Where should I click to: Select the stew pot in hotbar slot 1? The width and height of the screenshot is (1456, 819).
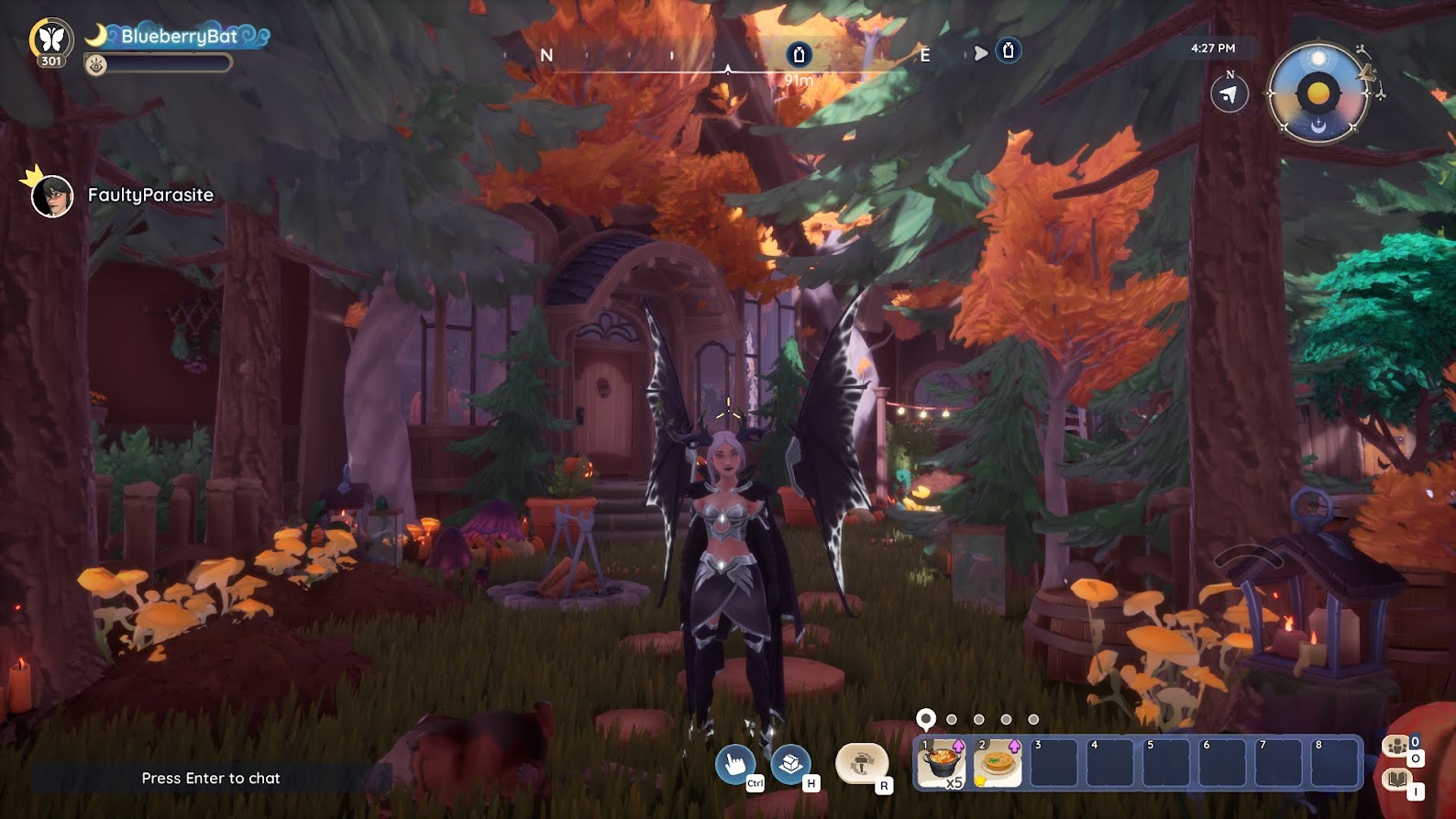click(x=941, y=763)
